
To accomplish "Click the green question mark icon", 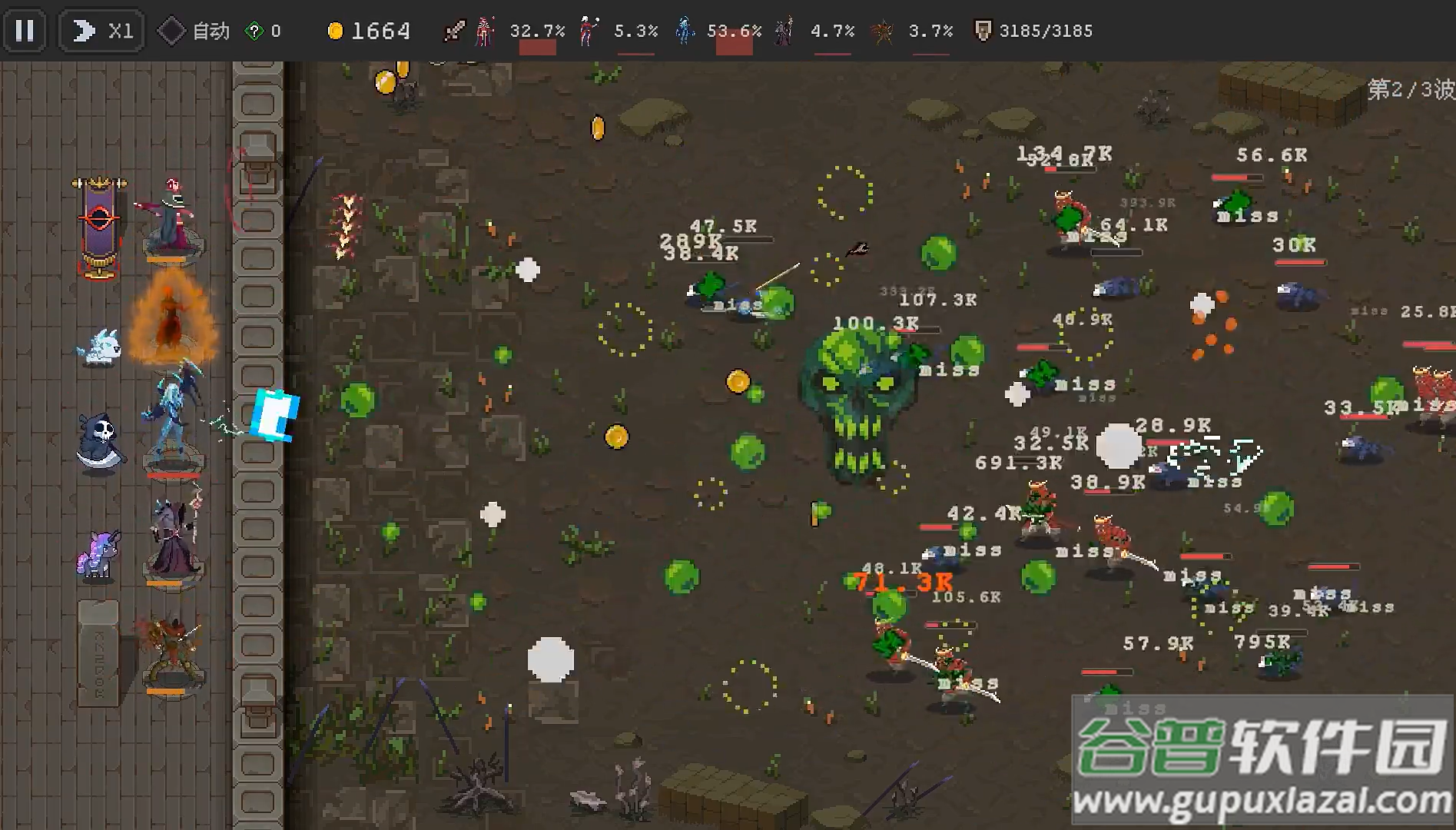I will (x=254, y=32).
